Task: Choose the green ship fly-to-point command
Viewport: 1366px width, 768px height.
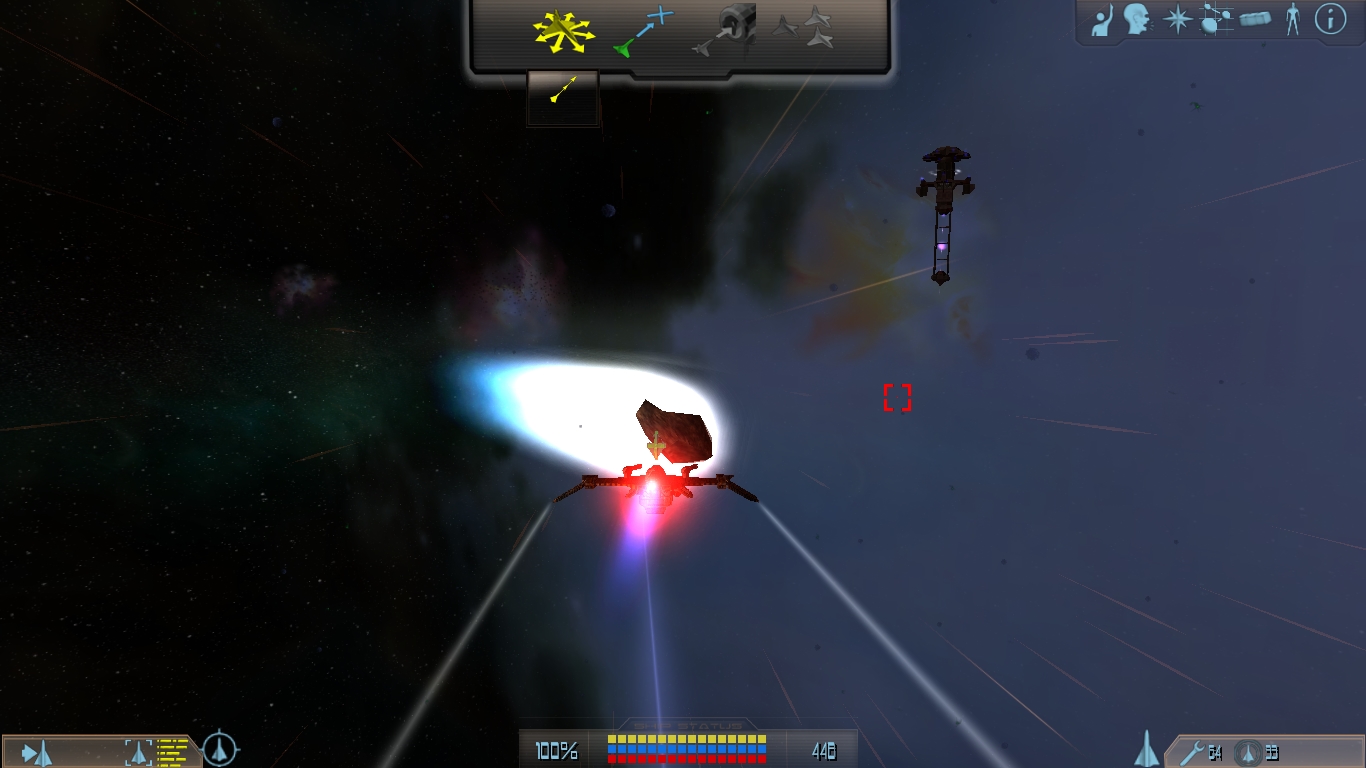Action: pyautogui.click(x=644, y=31)
